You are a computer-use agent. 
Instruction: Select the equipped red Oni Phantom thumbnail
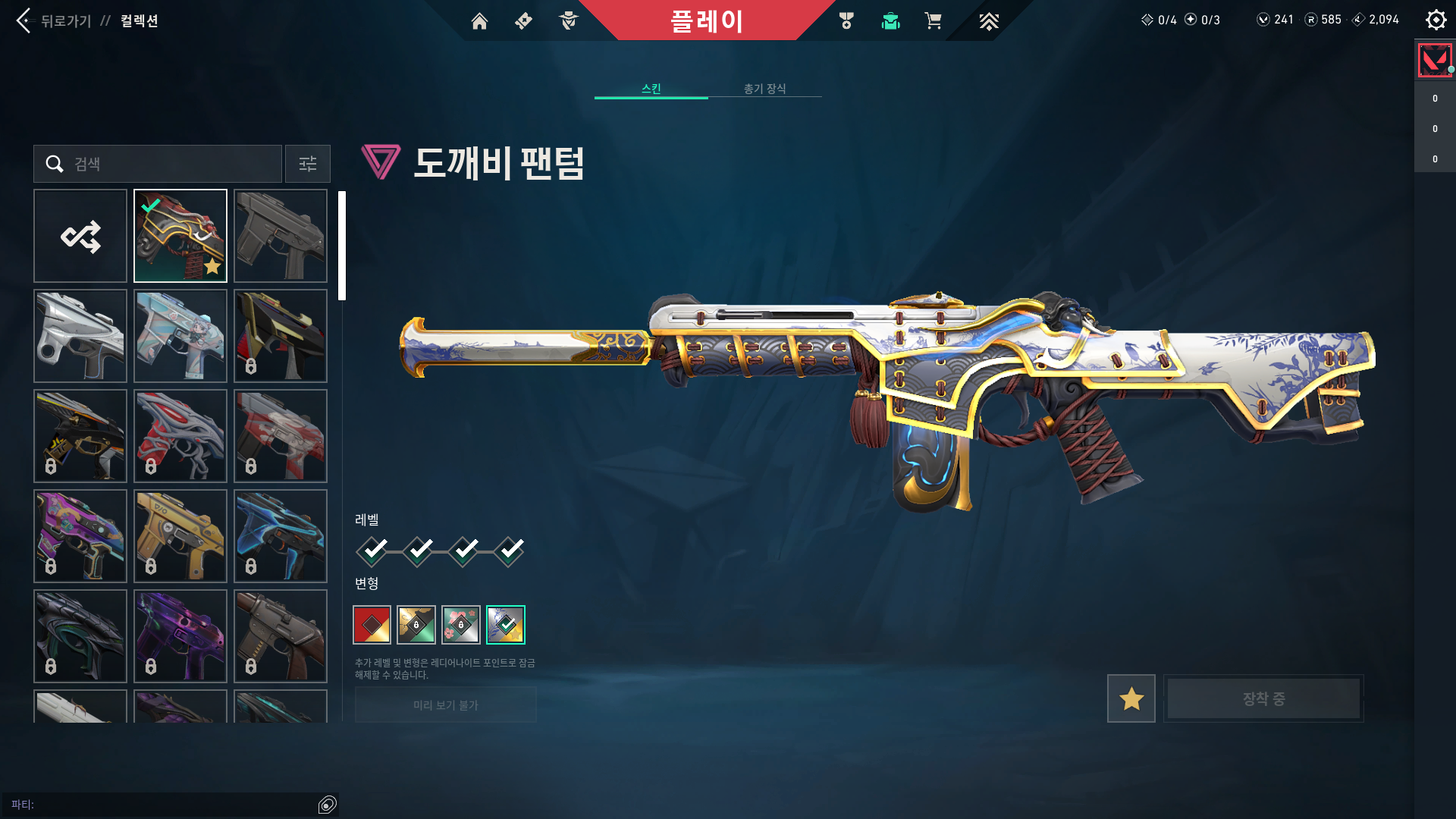(x=180, y=236)
